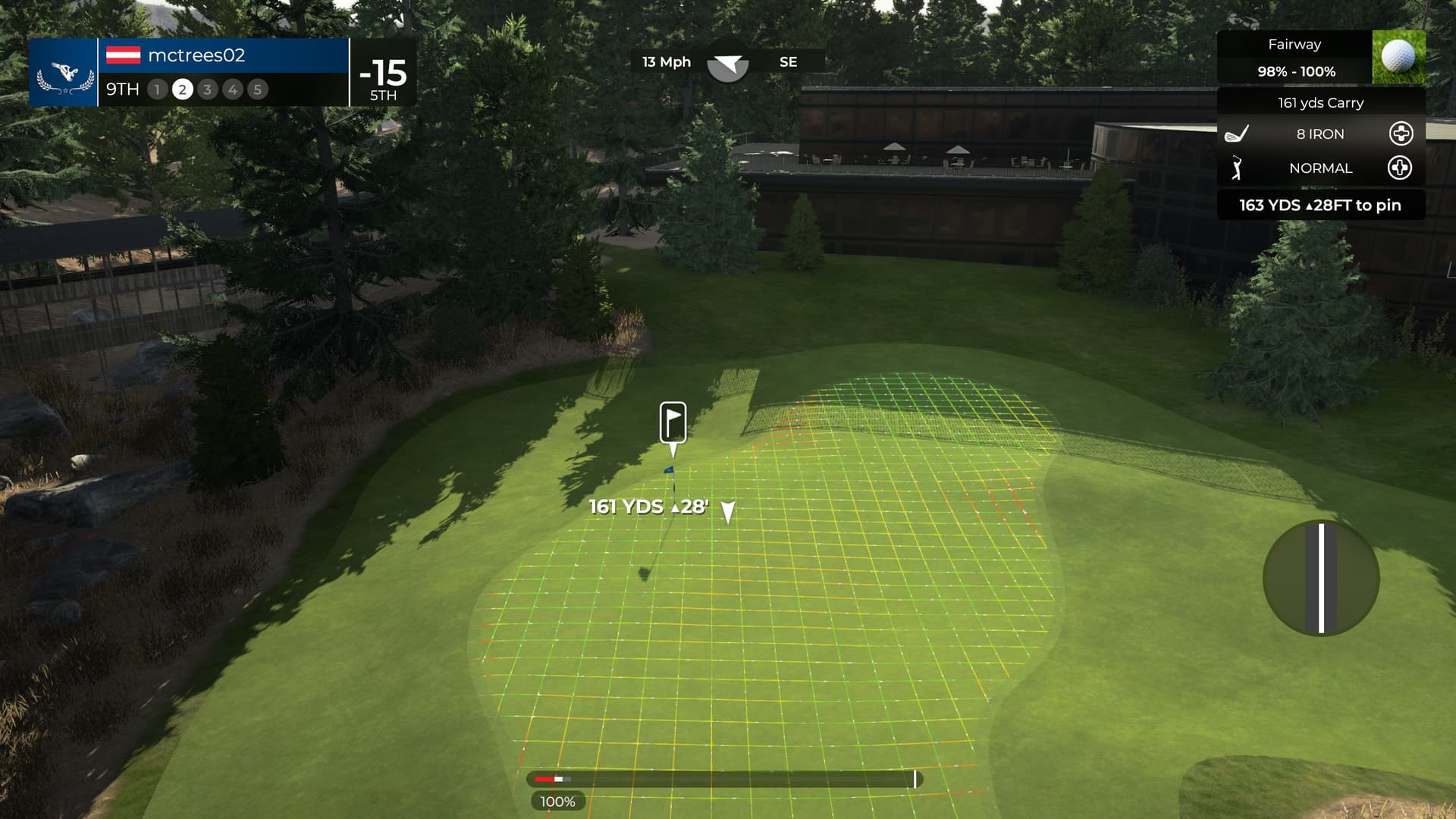
Task: Click the ball lie Fairway panel
Action: pos(1320,58)
